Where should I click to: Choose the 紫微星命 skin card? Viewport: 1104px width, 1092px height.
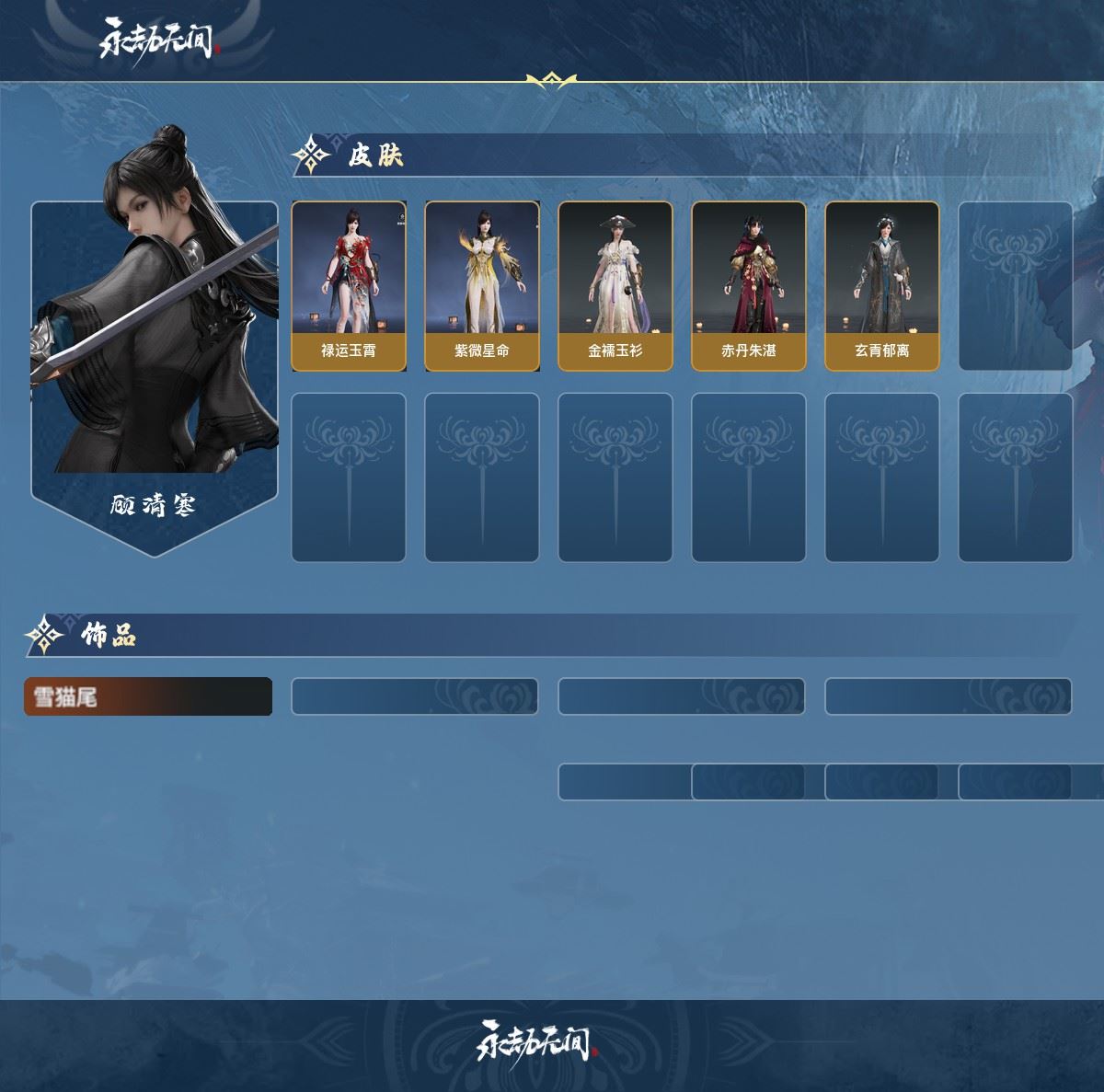pos(482,286)
